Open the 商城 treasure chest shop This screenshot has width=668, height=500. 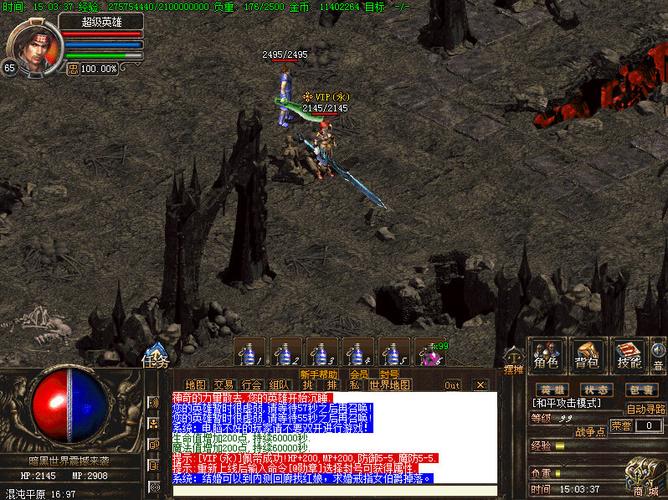click(641, 480)
